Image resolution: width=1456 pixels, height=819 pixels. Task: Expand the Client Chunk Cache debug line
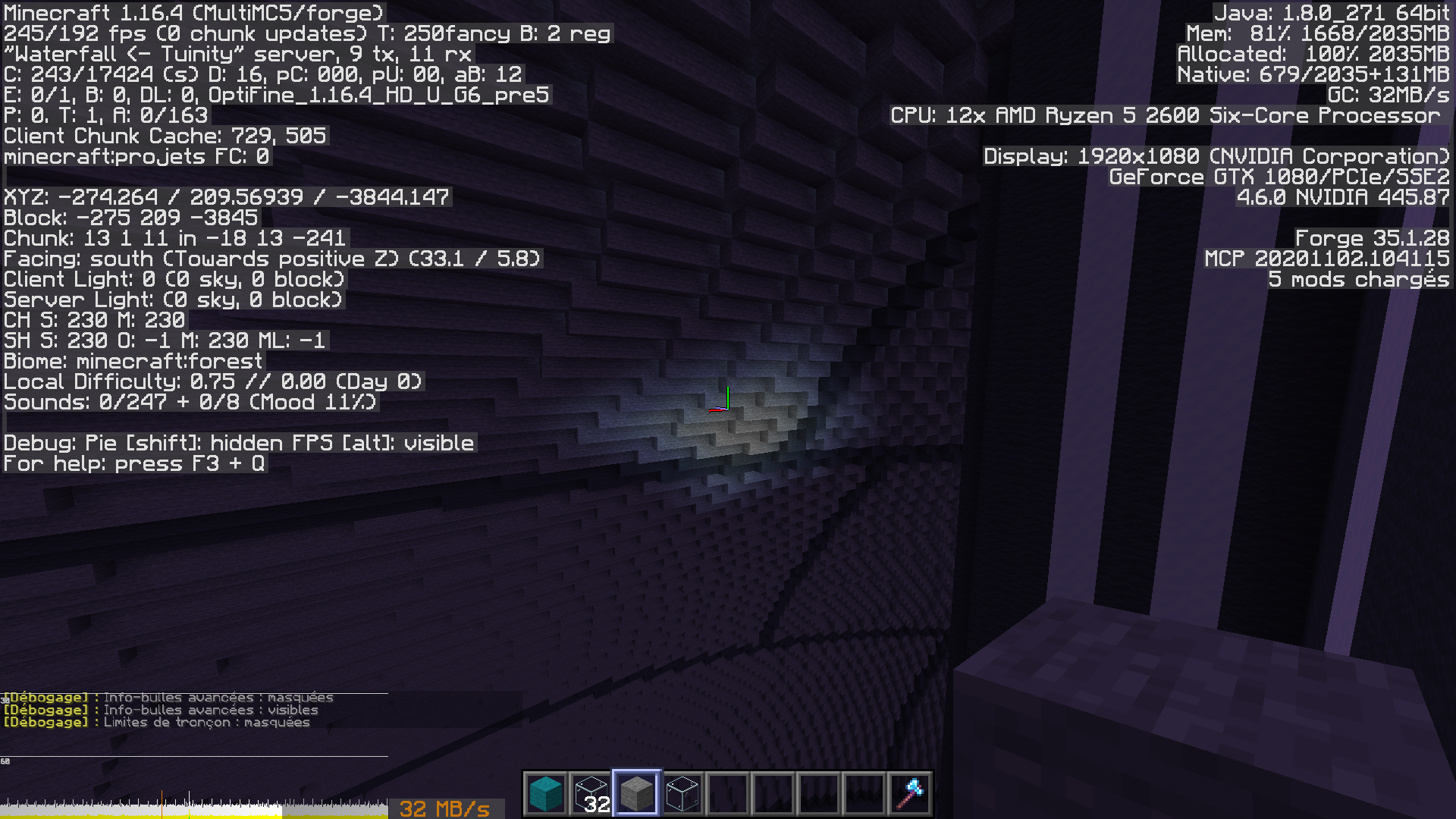[165, 136]
